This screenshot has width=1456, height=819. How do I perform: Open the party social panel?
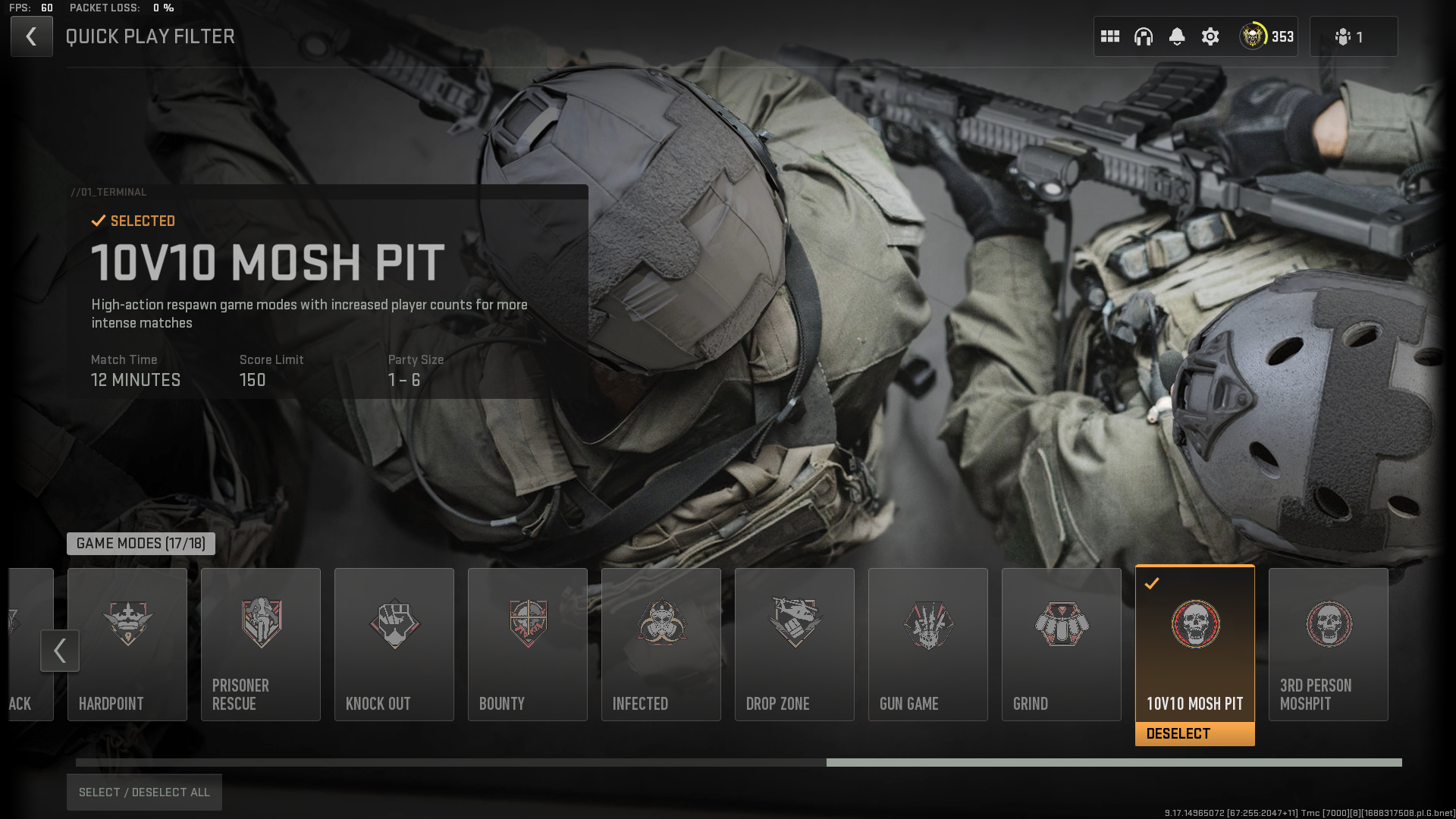[x=1353, y=36]
